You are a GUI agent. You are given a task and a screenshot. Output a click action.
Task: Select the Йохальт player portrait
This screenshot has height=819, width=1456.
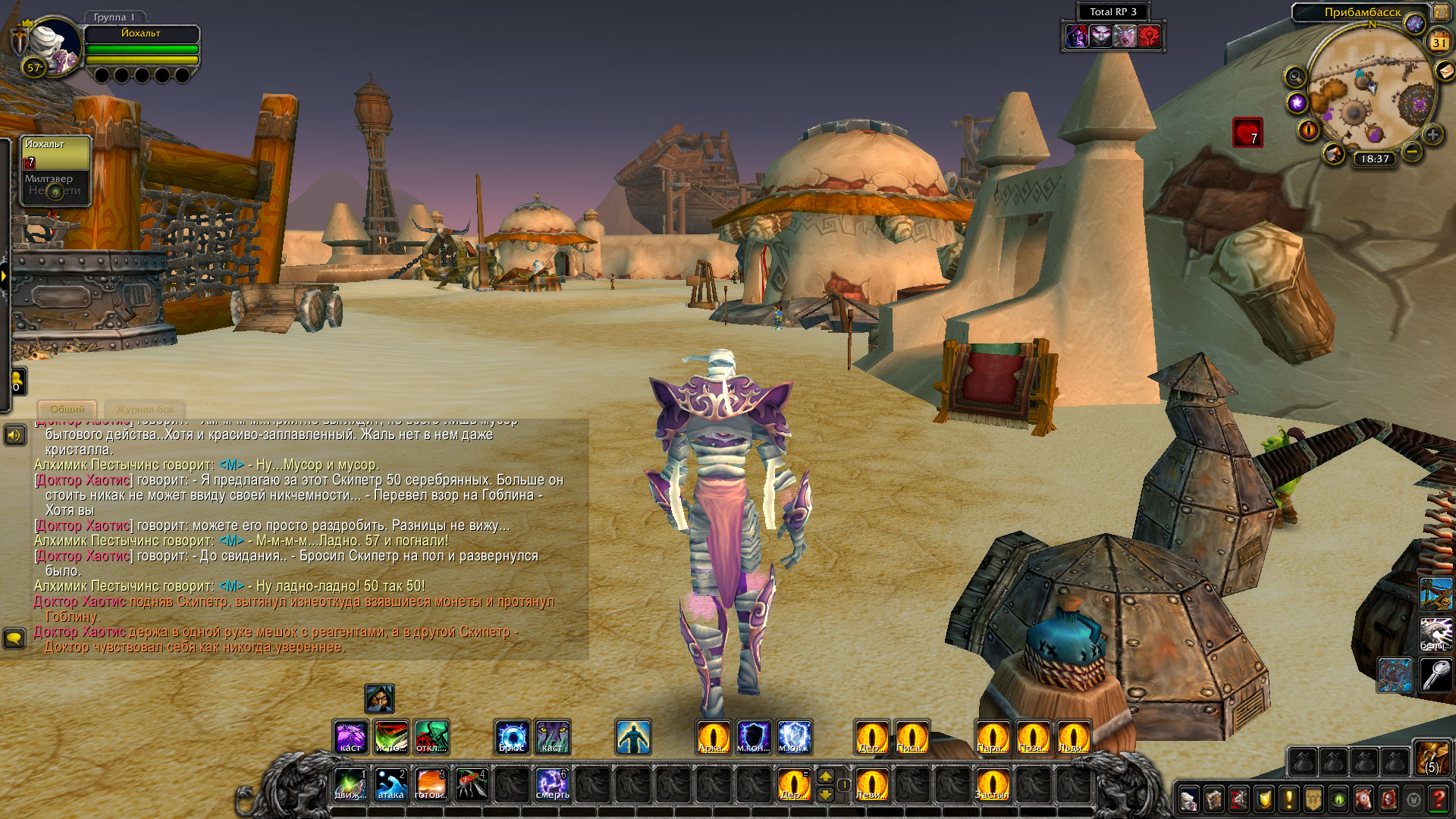pos(53,47)
